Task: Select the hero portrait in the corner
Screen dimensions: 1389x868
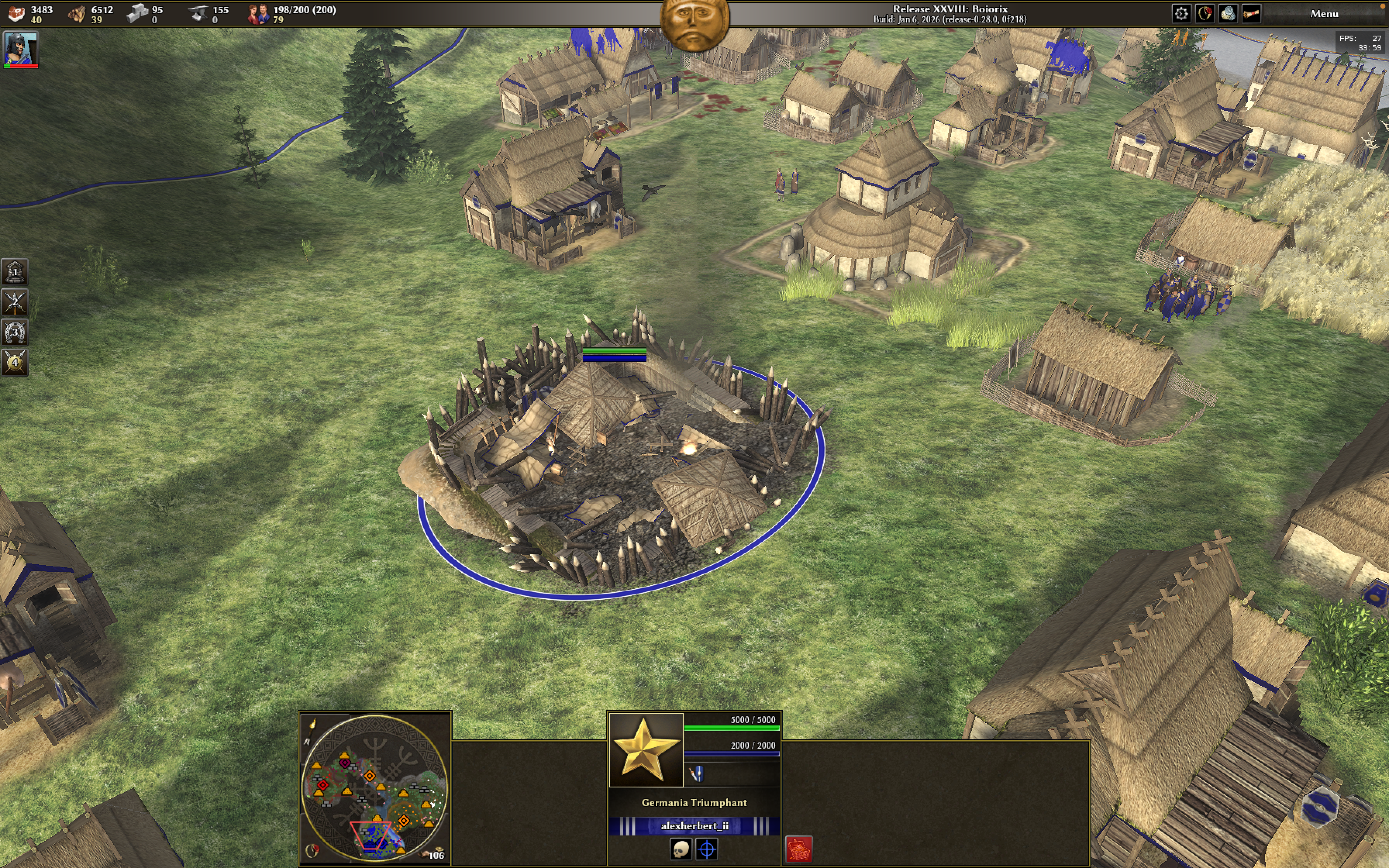Action: (21, 49)
